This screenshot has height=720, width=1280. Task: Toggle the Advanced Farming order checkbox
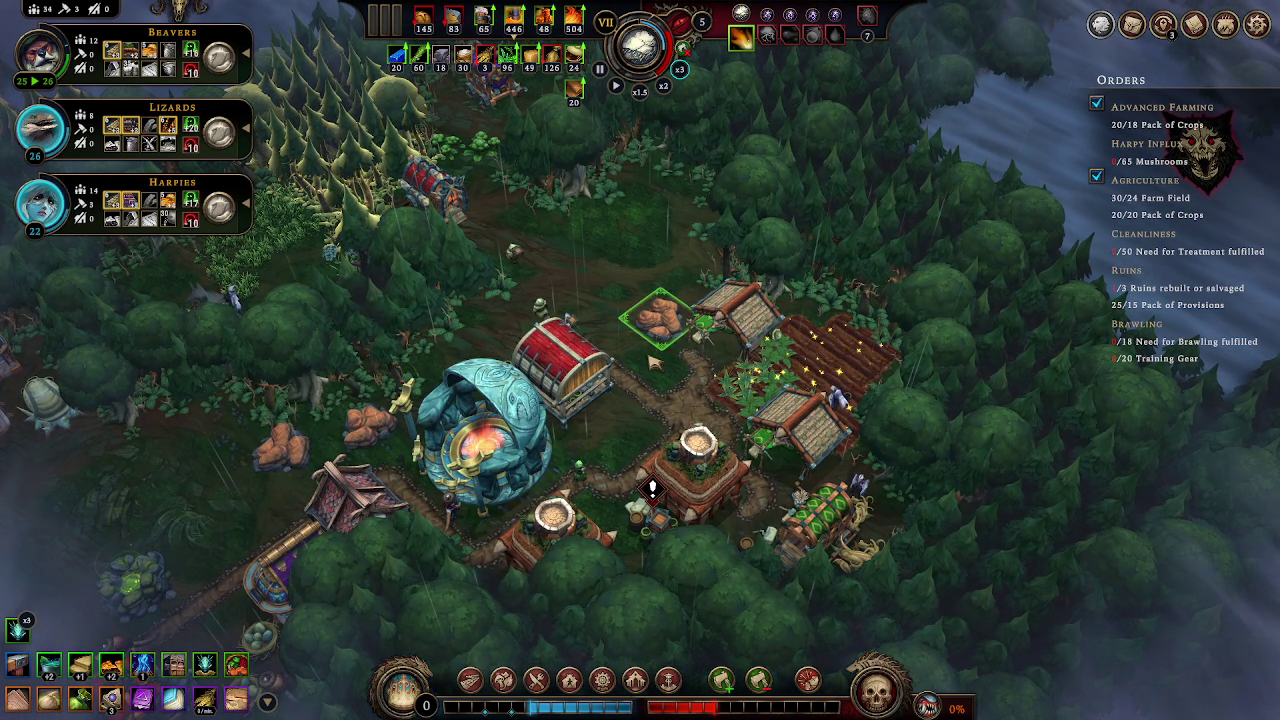1097,104
